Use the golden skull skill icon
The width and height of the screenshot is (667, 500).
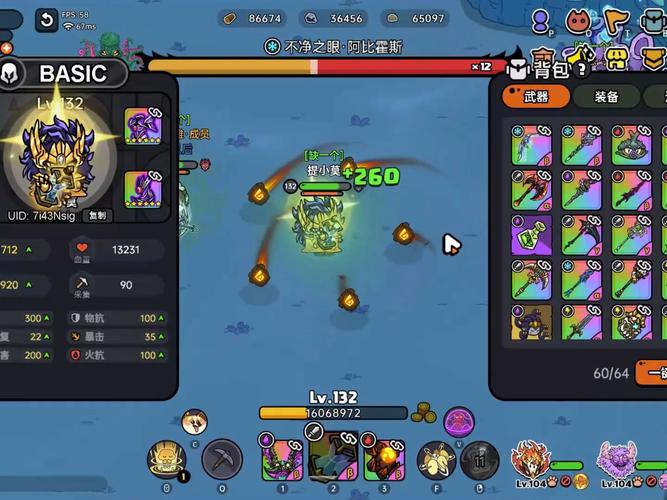point(167,460)
